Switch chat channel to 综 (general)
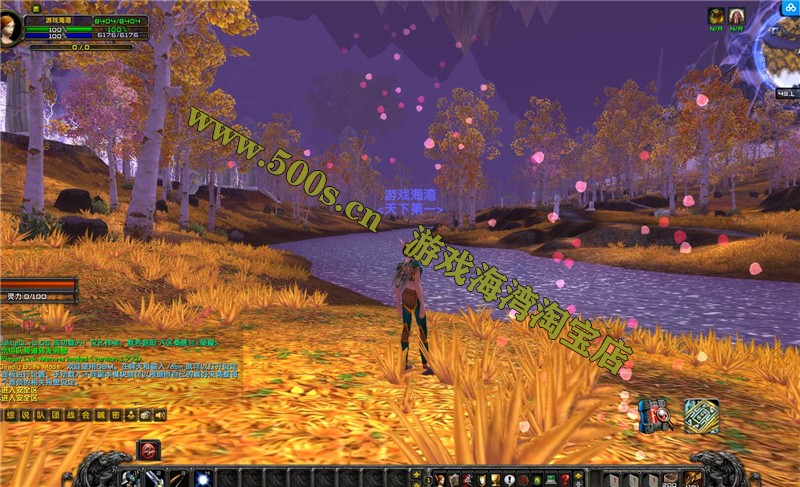Image resolution: width=800 pixels, height=487 pixels. click(12, 414)
